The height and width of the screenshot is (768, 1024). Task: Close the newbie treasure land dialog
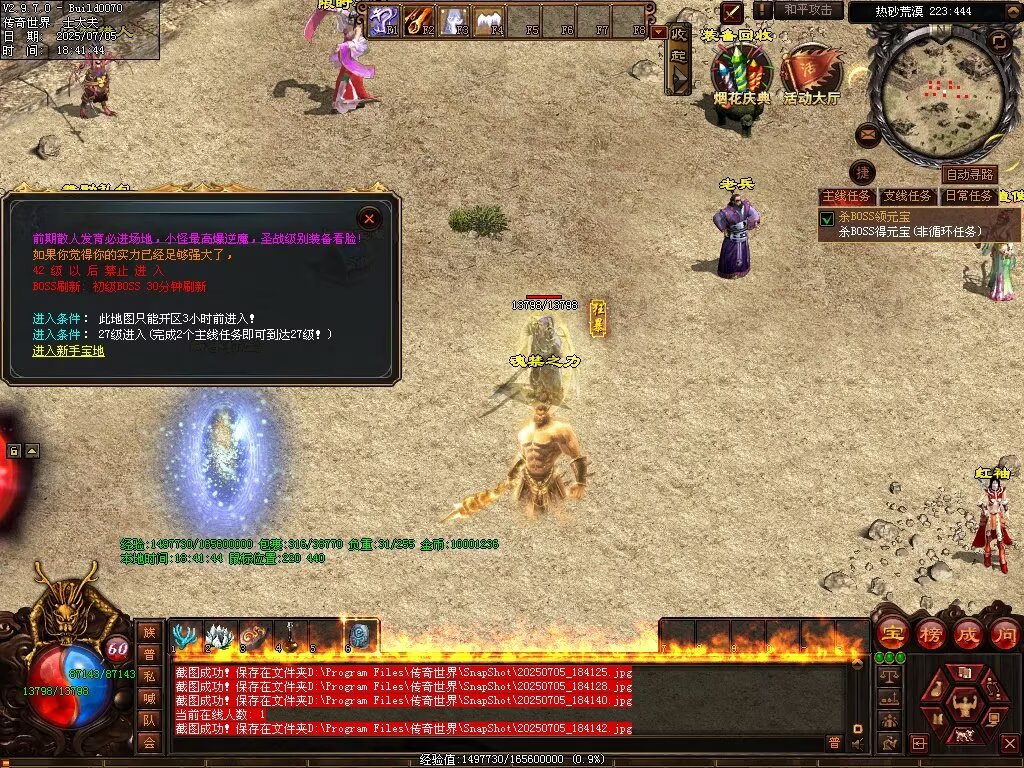tap(370, 218)
